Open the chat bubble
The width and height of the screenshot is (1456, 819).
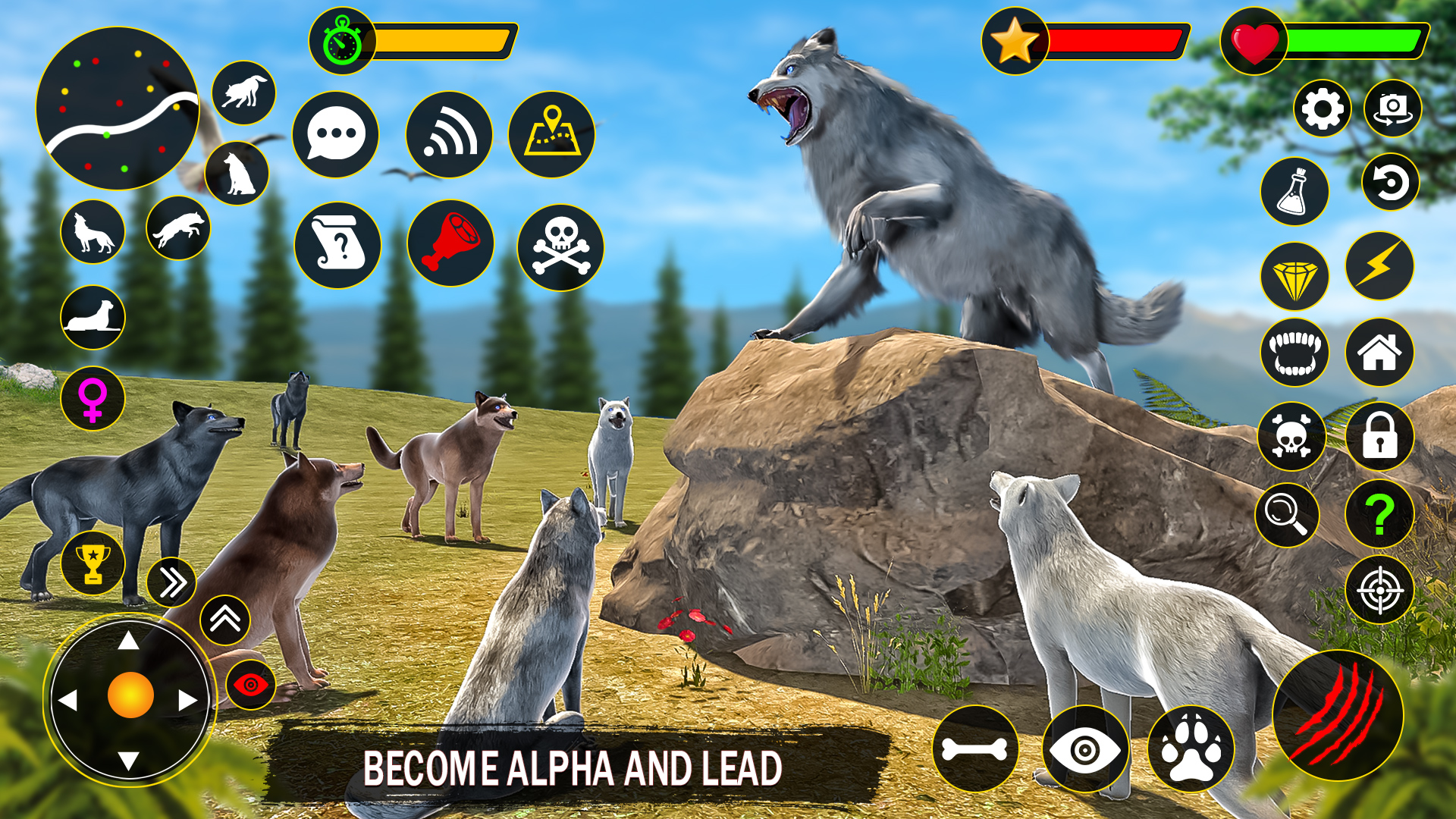click(336, 133)
